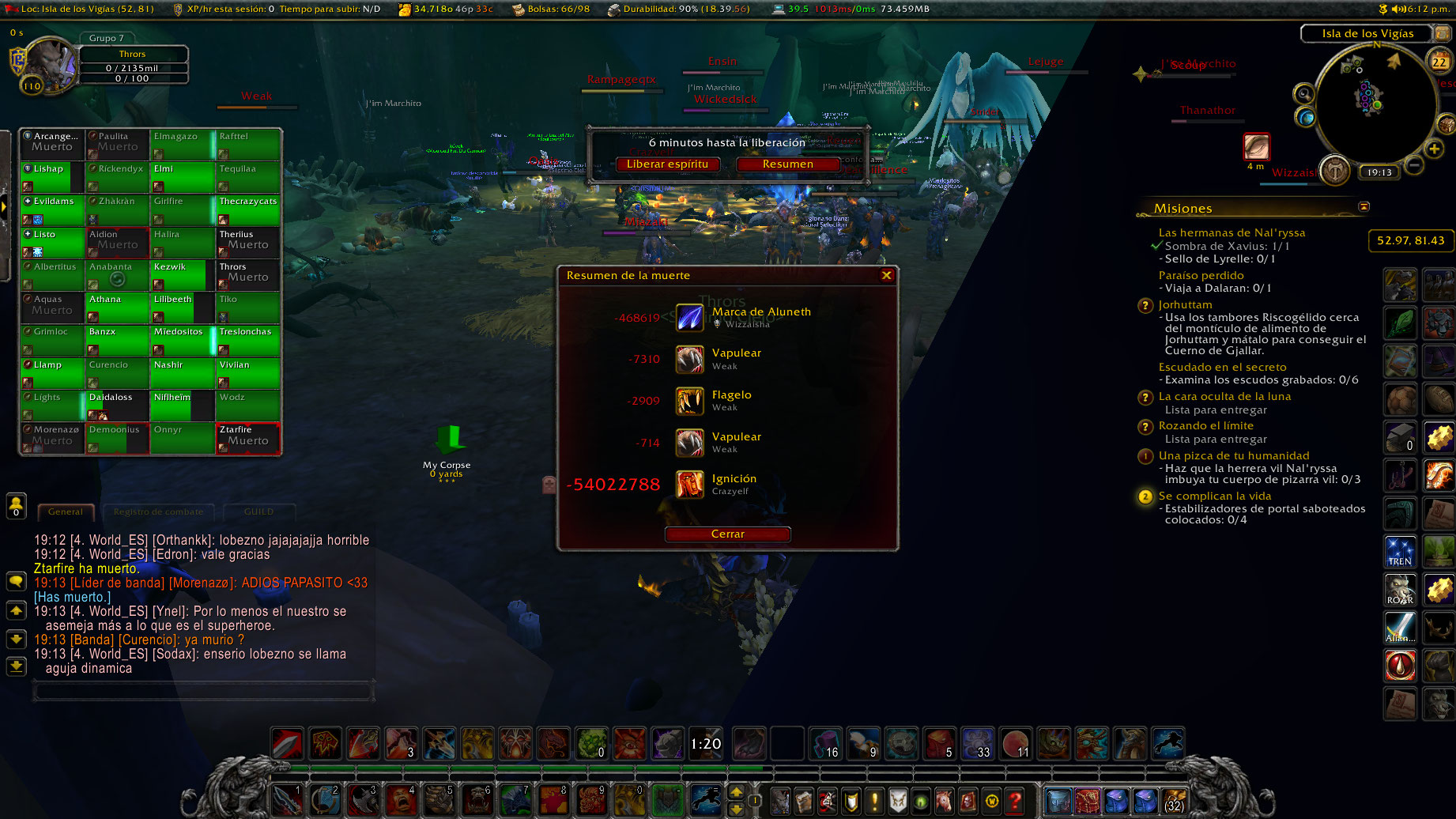Click the Marca de Aluneth ability icon
Screen dimensions: 1456x819
tap(689, 318)
